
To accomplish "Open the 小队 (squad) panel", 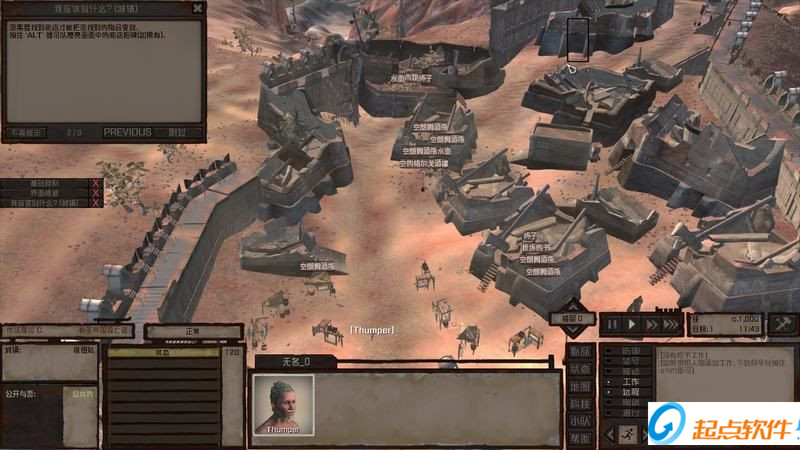I will [580, 421].
